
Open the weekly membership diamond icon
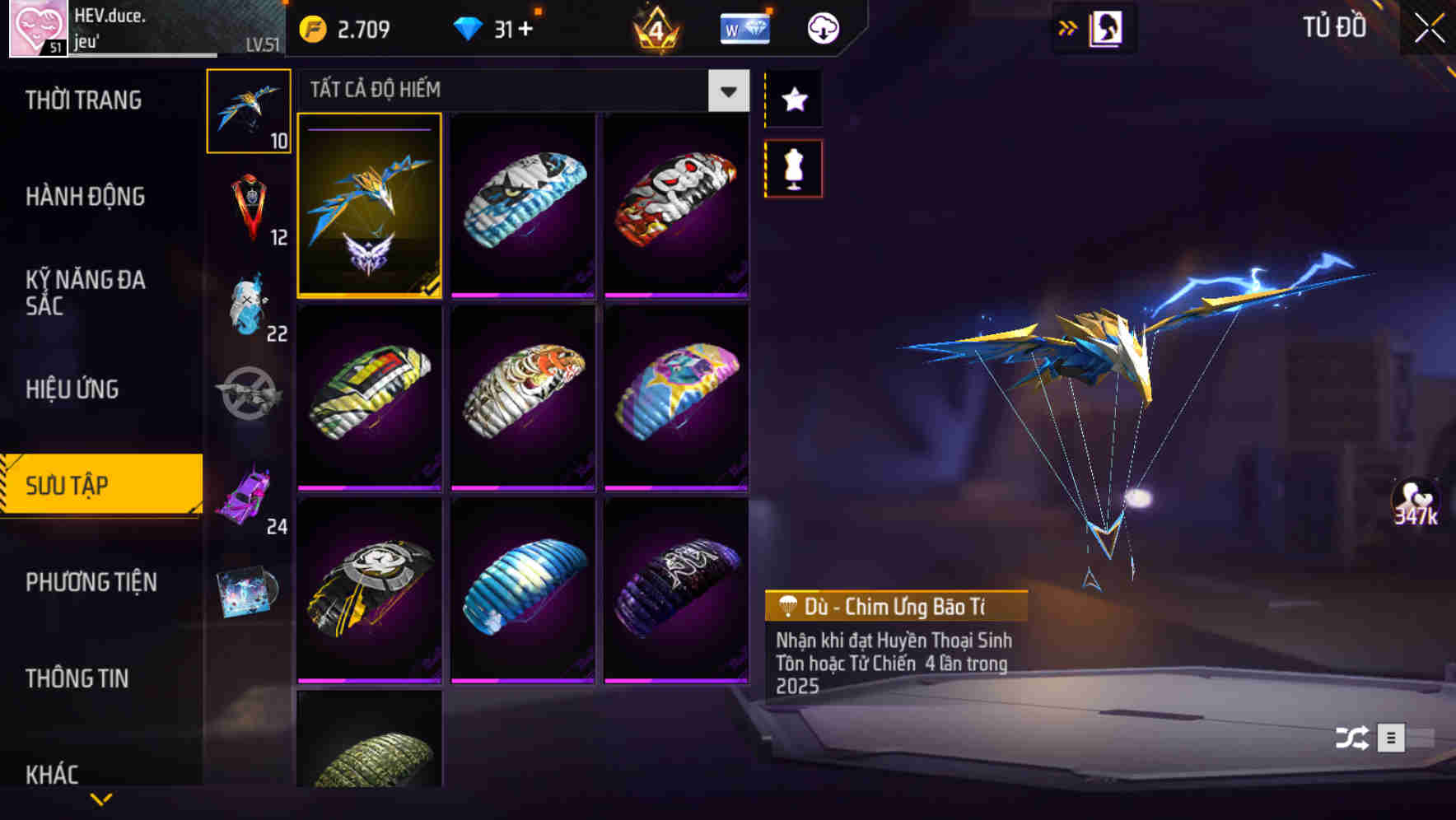coord(745,27)
